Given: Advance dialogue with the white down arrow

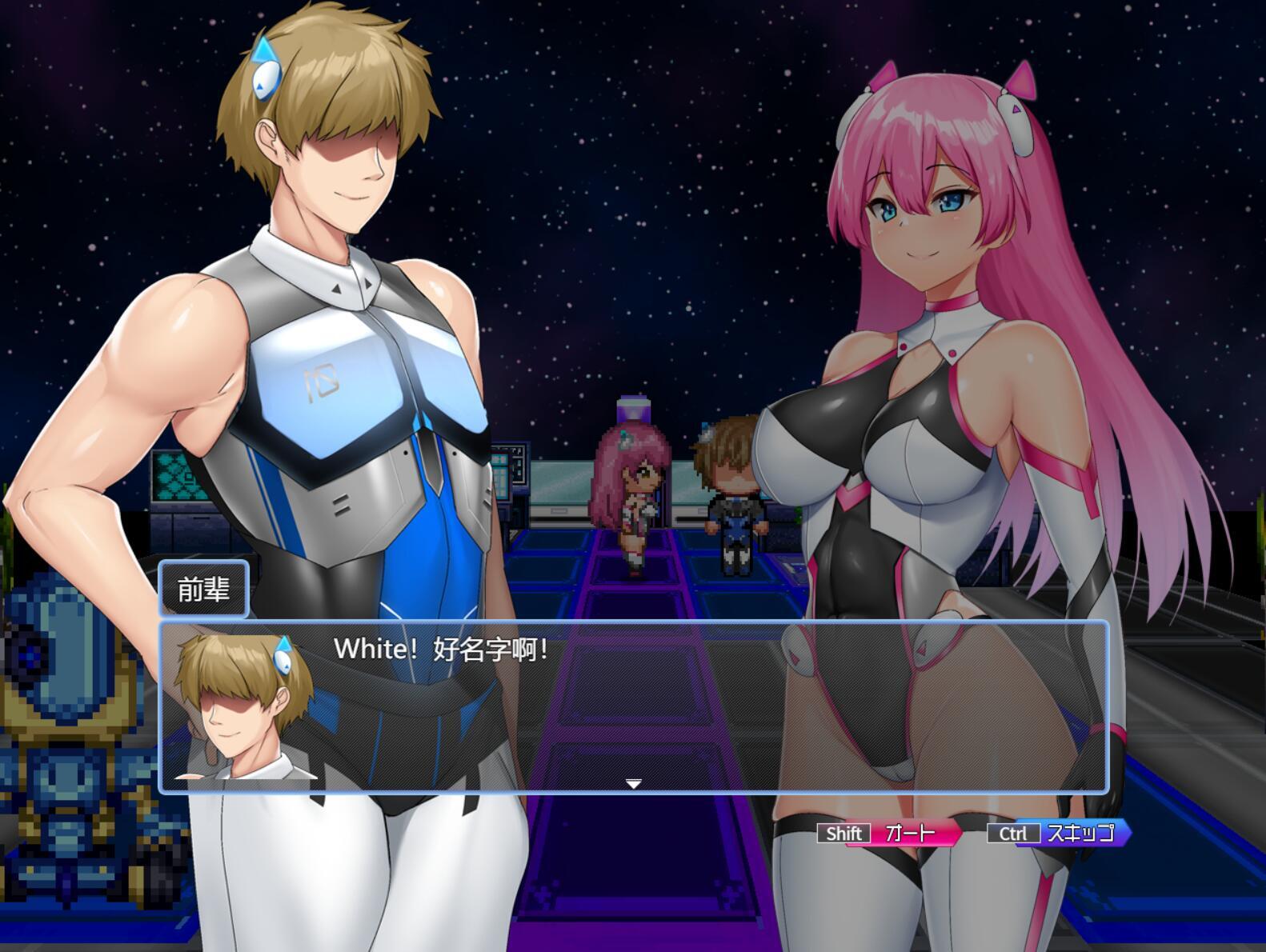Looking at the screenshot, I should 633,784.
